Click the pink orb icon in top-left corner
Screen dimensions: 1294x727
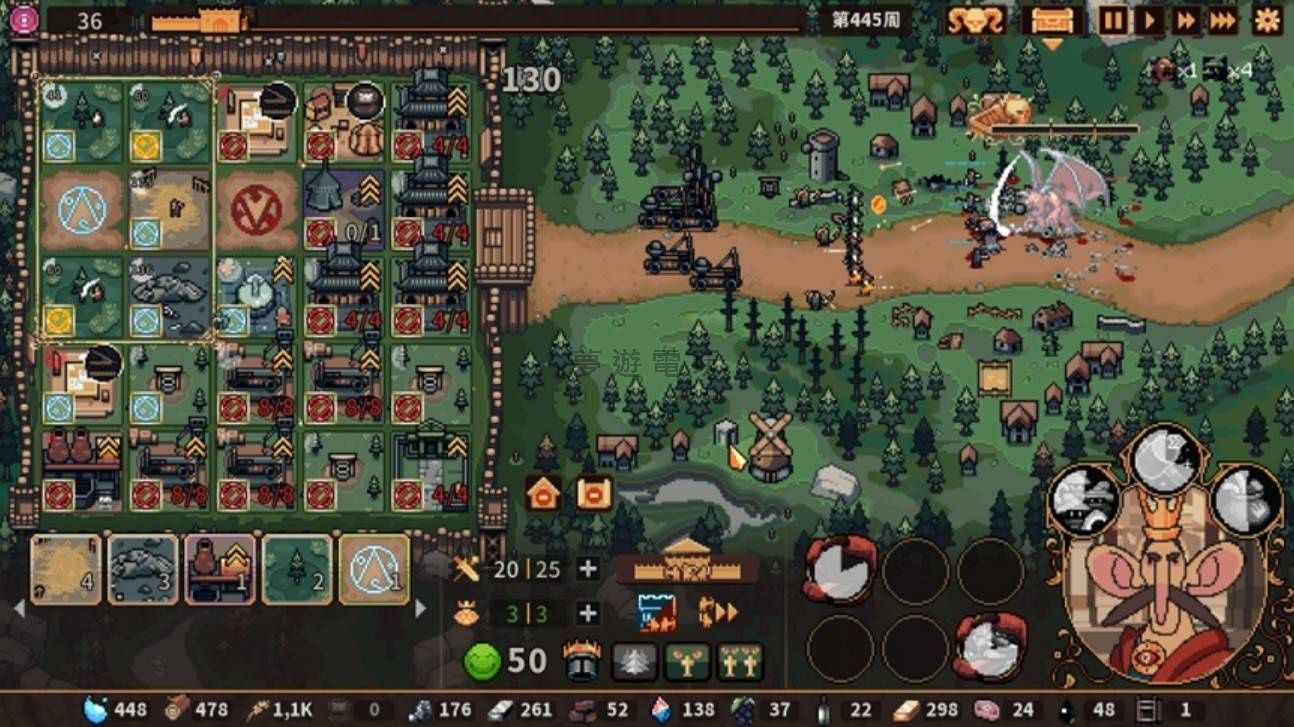pos(24,20)
